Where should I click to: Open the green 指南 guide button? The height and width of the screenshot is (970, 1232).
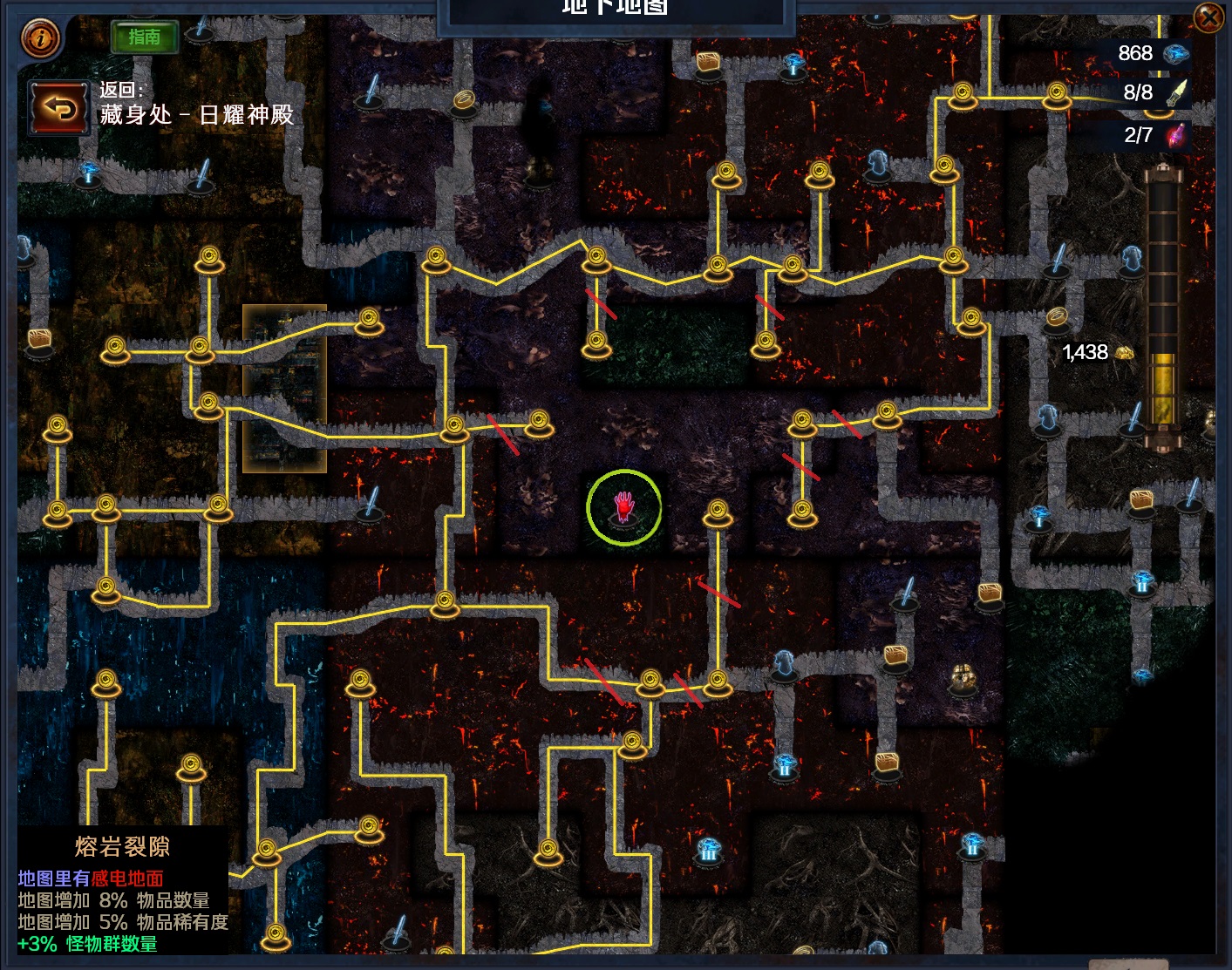[x=145, y=37]
